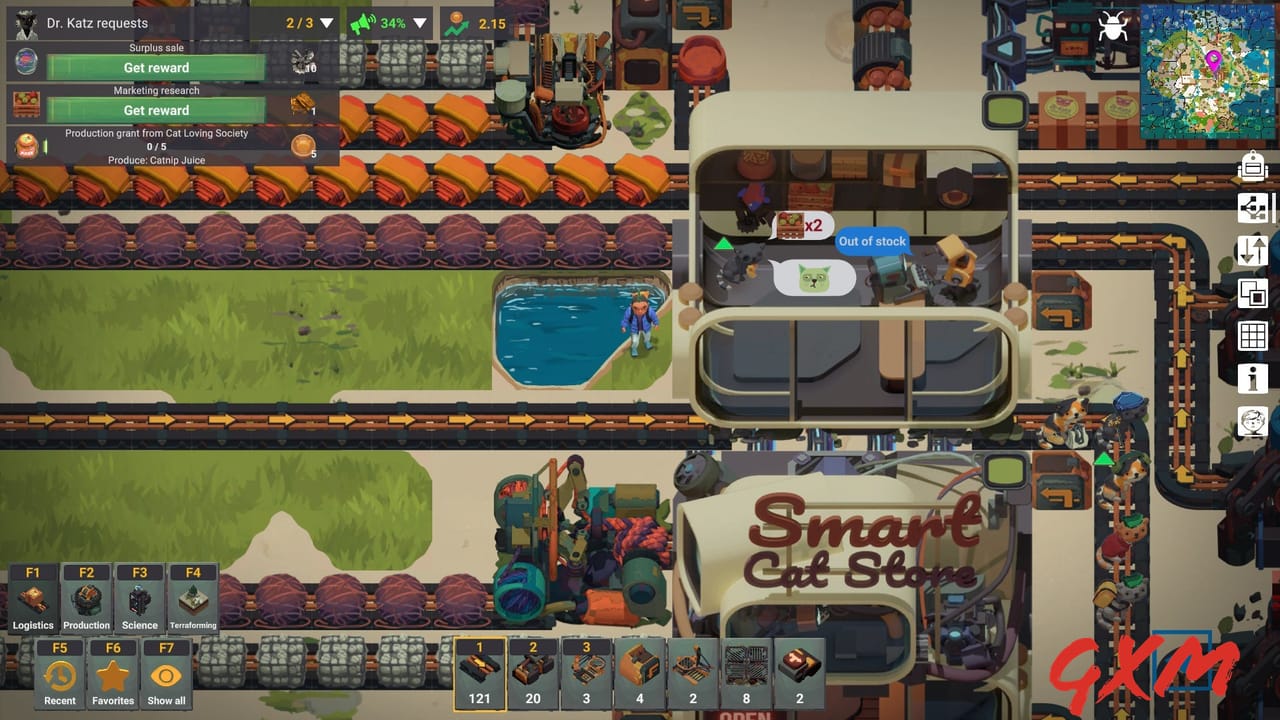Open the 34% marketing dropdown

[x=421, y=23]
